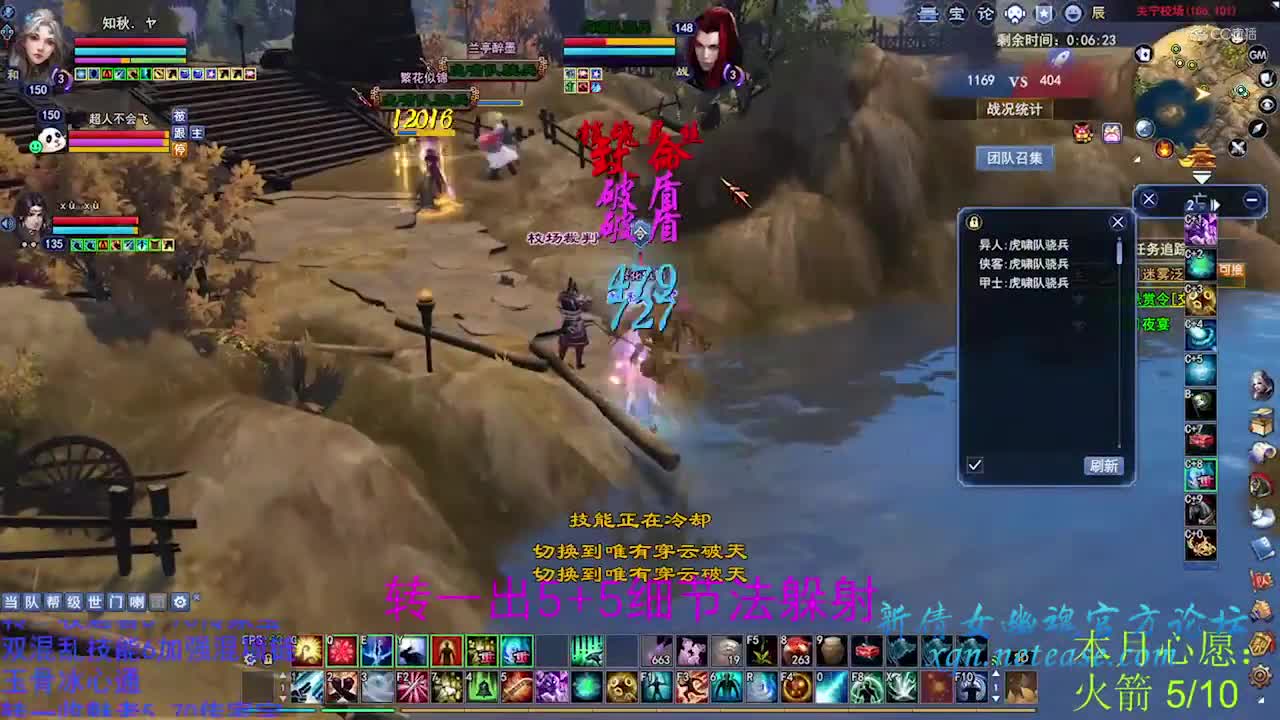Select the eye icon next to the minimap
The height and width of the screenshot is (720, 1280).
click(1266, 104)
